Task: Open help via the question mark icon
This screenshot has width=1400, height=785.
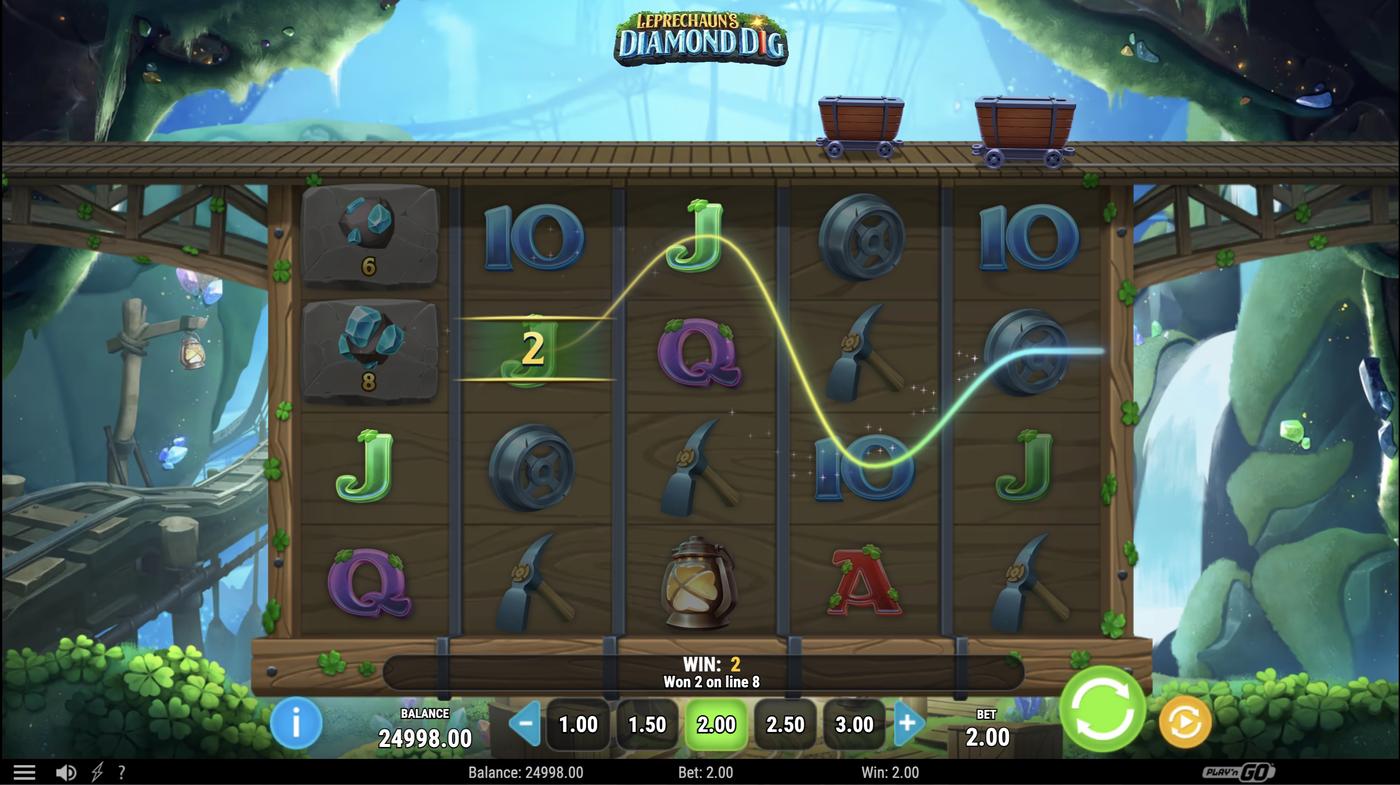Action: (x=121, y=771)
